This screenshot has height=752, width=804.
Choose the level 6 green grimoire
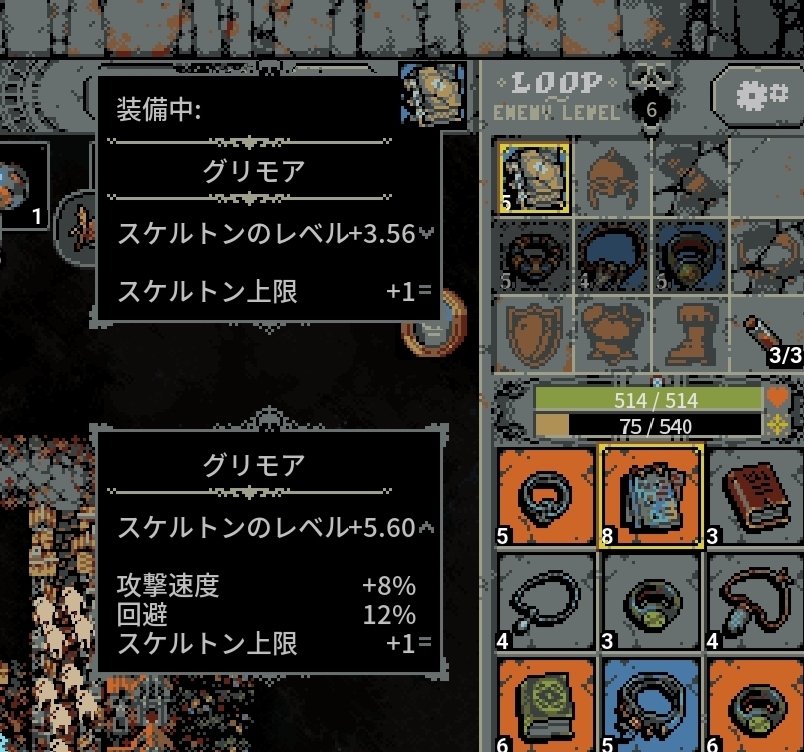[x=545, y=704]
